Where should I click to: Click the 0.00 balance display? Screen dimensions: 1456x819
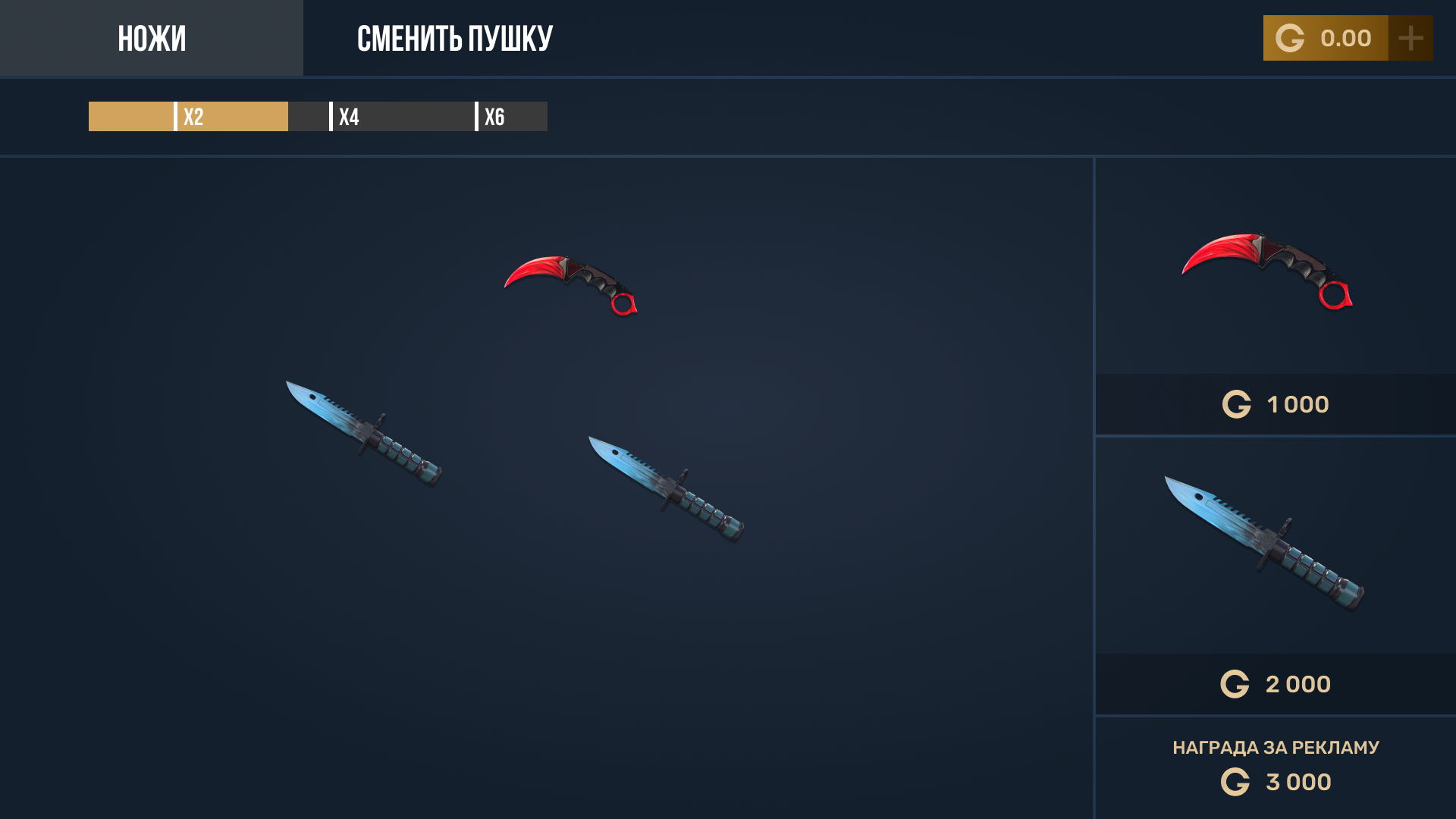point(1346,37)
